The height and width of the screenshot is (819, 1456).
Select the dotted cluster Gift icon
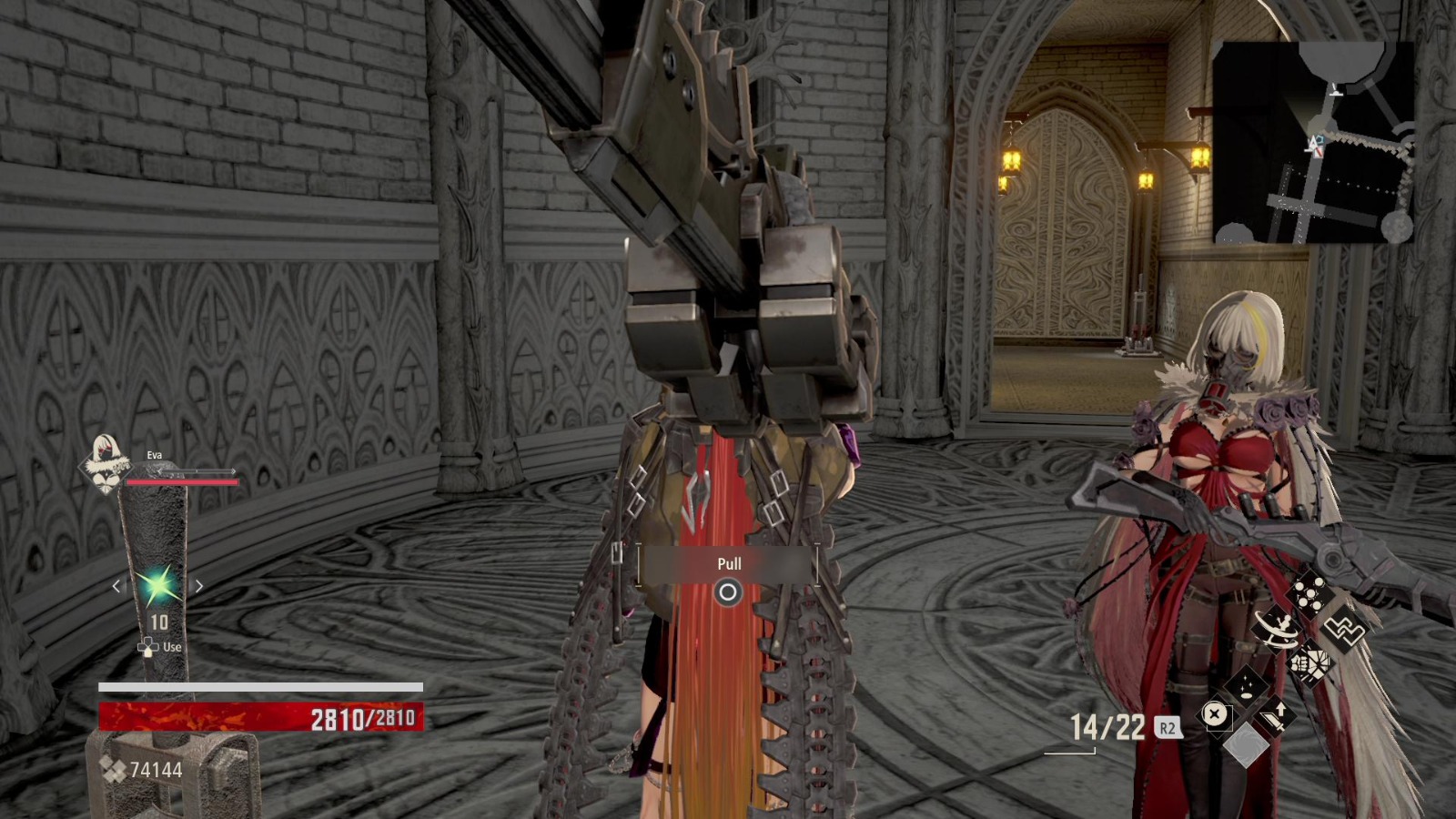[1309, 592]
